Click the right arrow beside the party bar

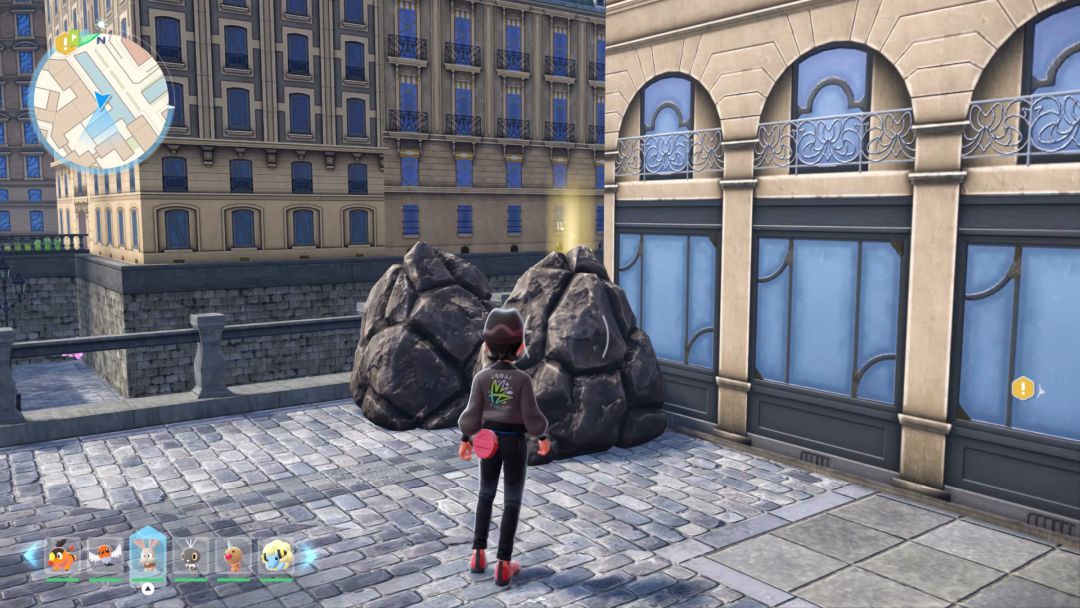click(308, 555)
